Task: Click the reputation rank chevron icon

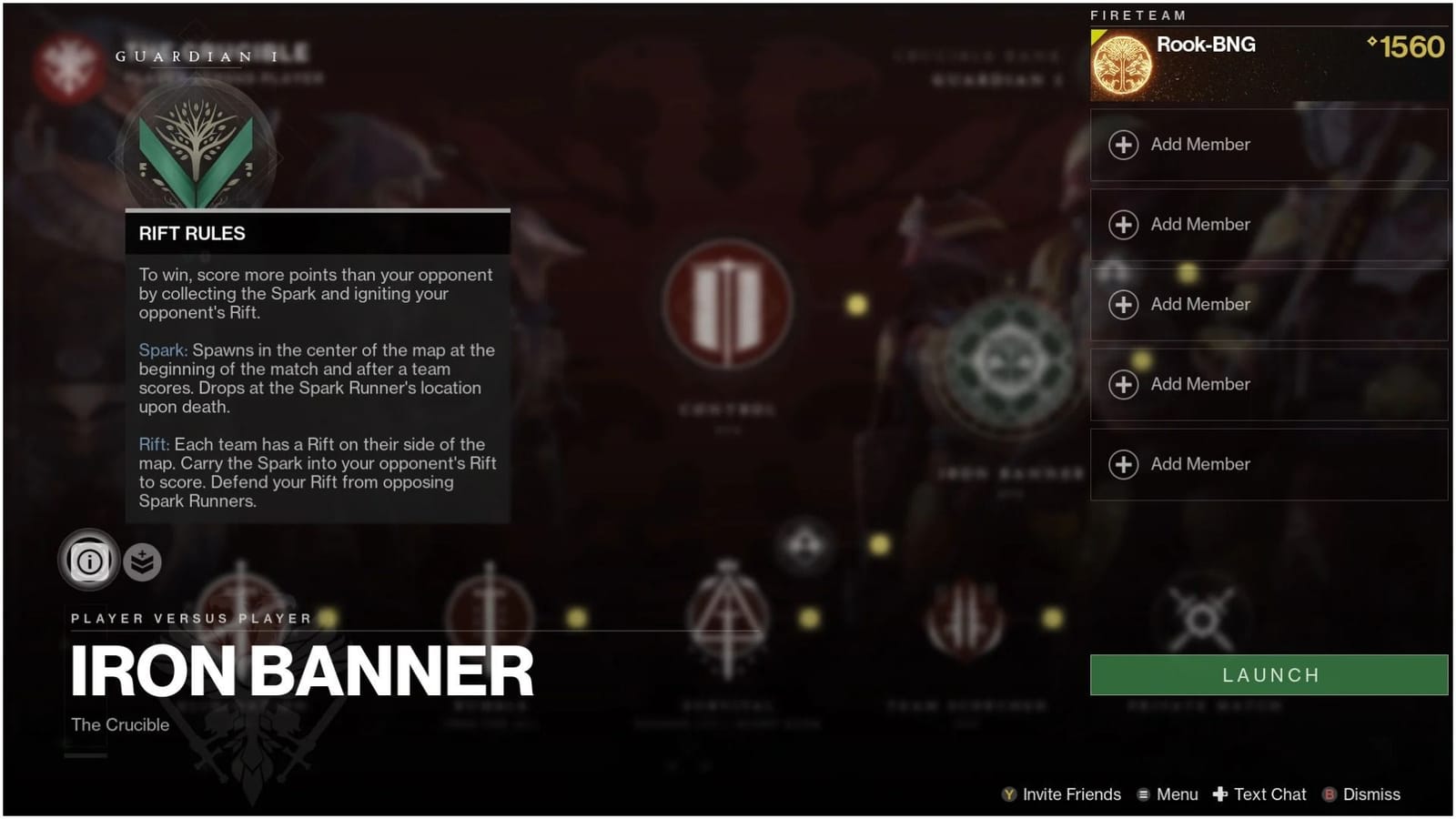Action: point(140,561)
